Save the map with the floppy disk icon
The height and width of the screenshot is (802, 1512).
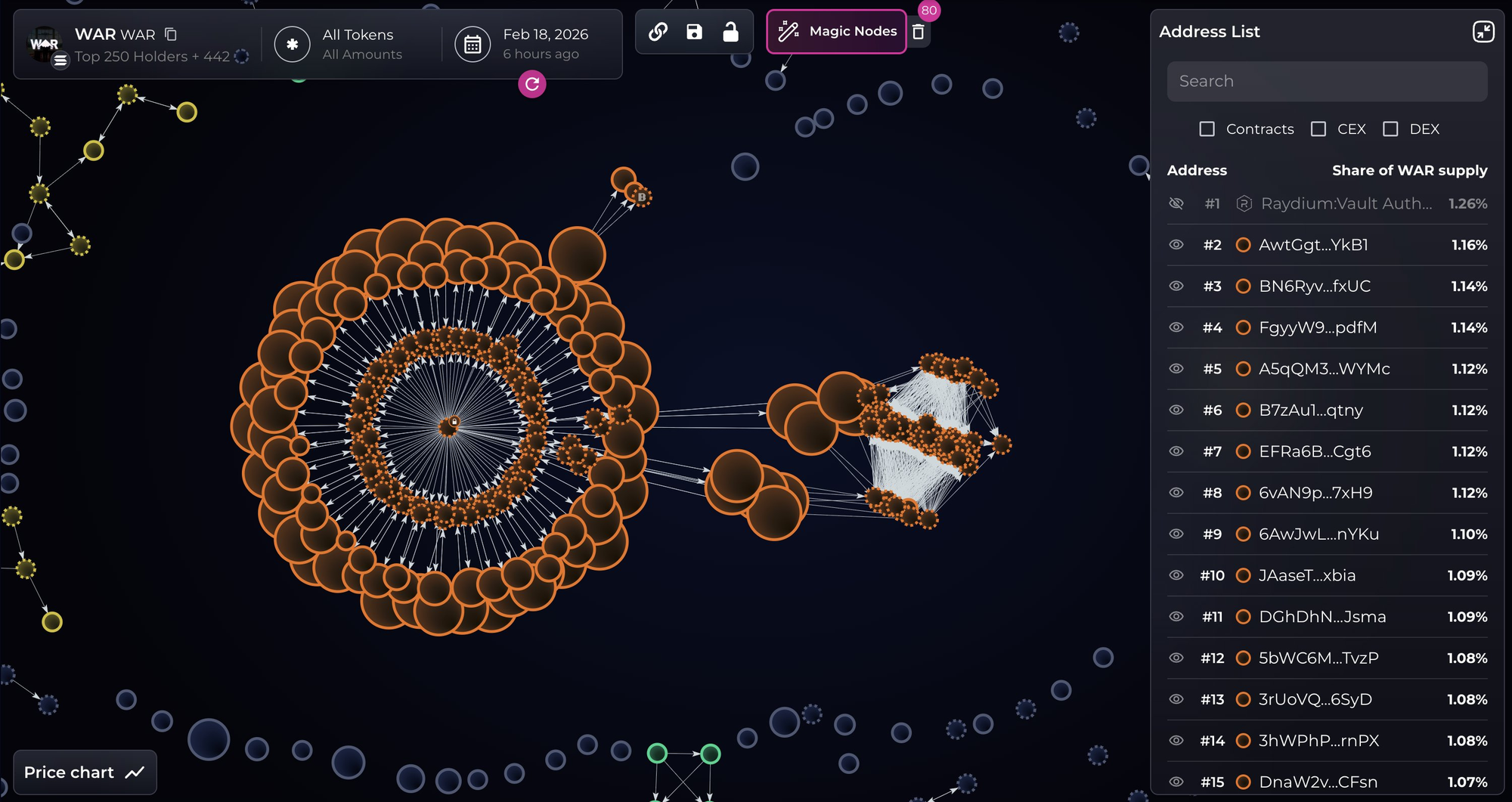tap(694, 32)
